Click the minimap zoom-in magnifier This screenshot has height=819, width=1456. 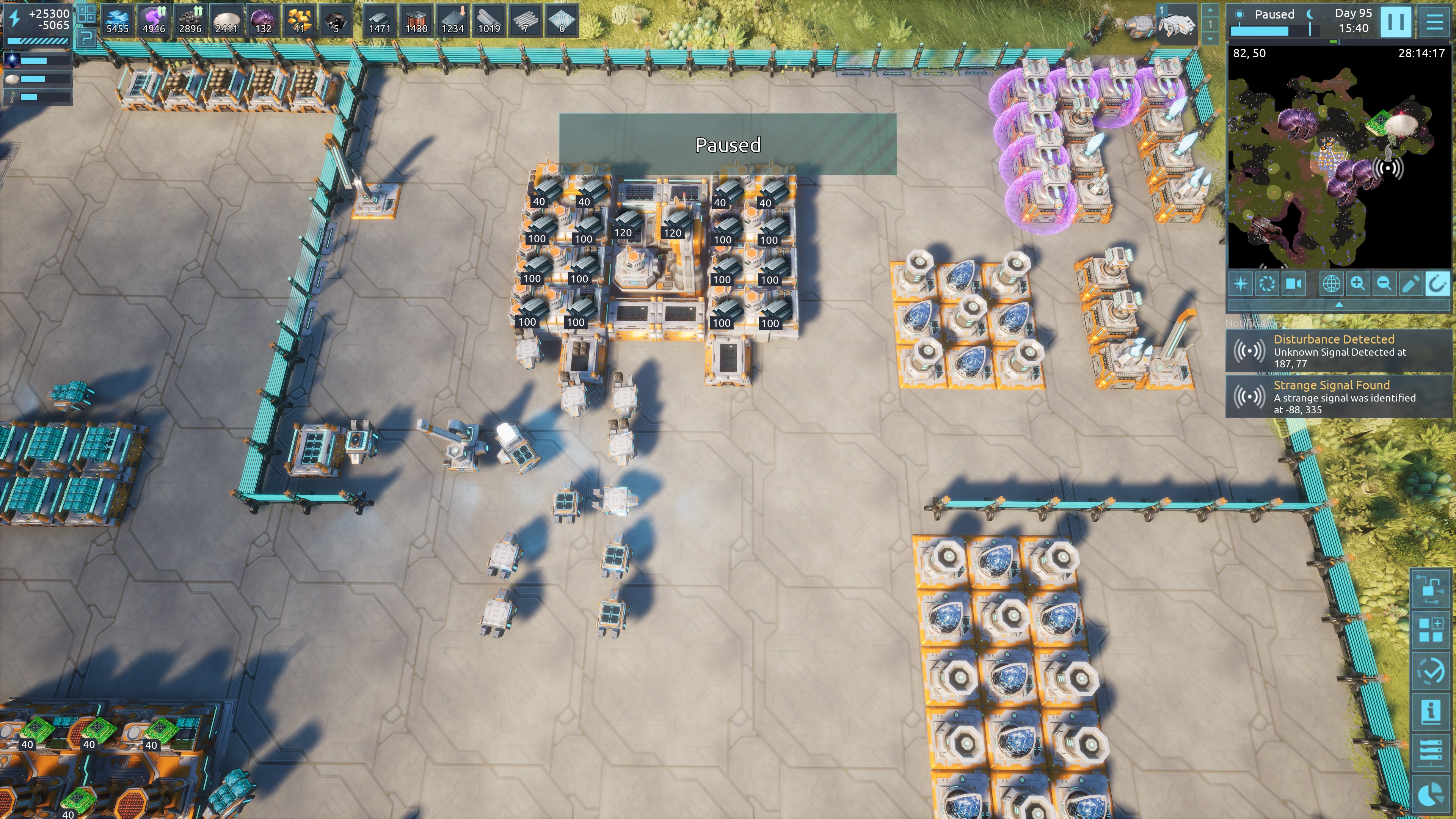(x=1357, y=283)
